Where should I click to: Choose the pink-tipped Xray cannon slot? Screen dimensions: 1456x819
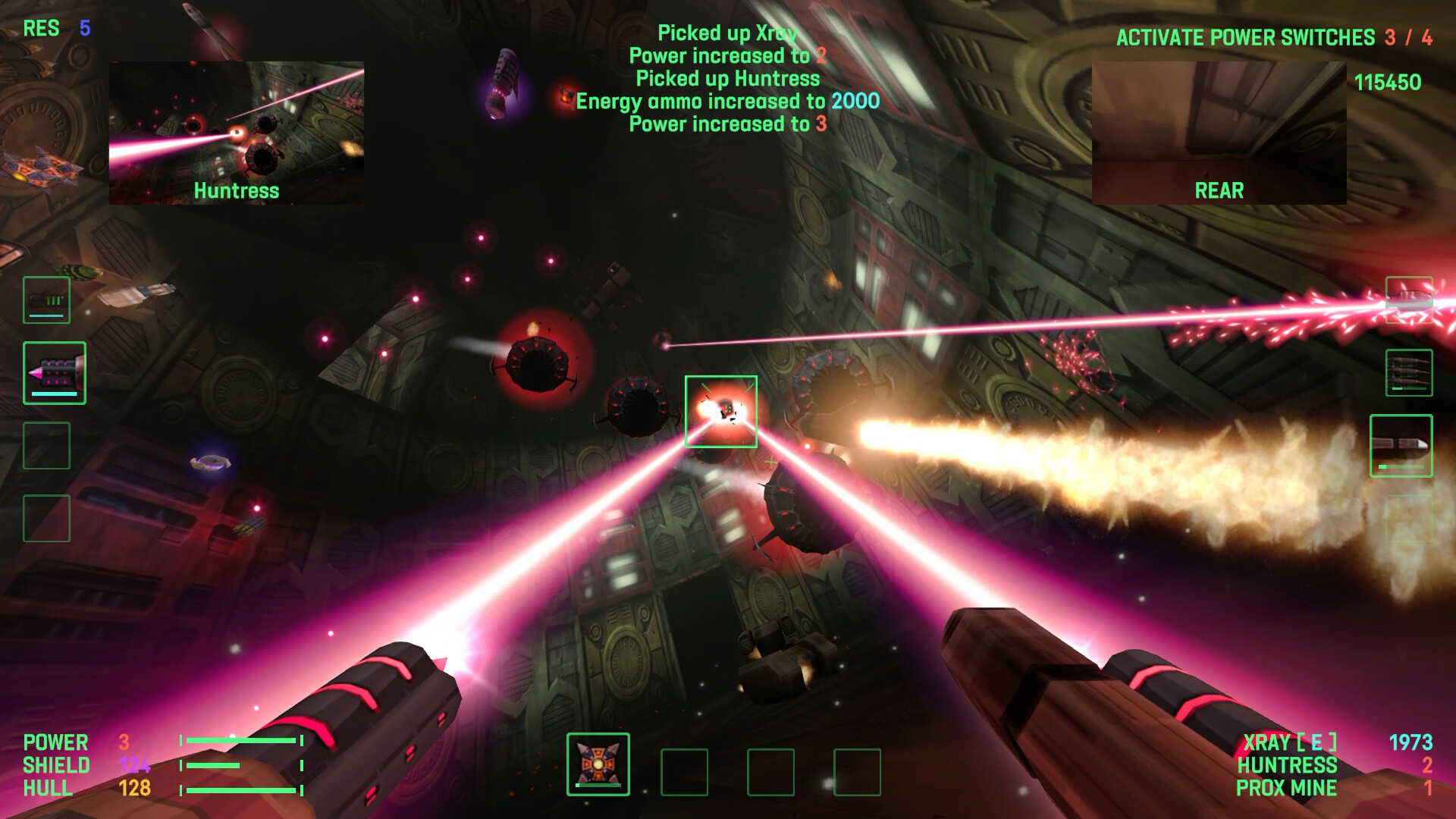coord(55,372)
